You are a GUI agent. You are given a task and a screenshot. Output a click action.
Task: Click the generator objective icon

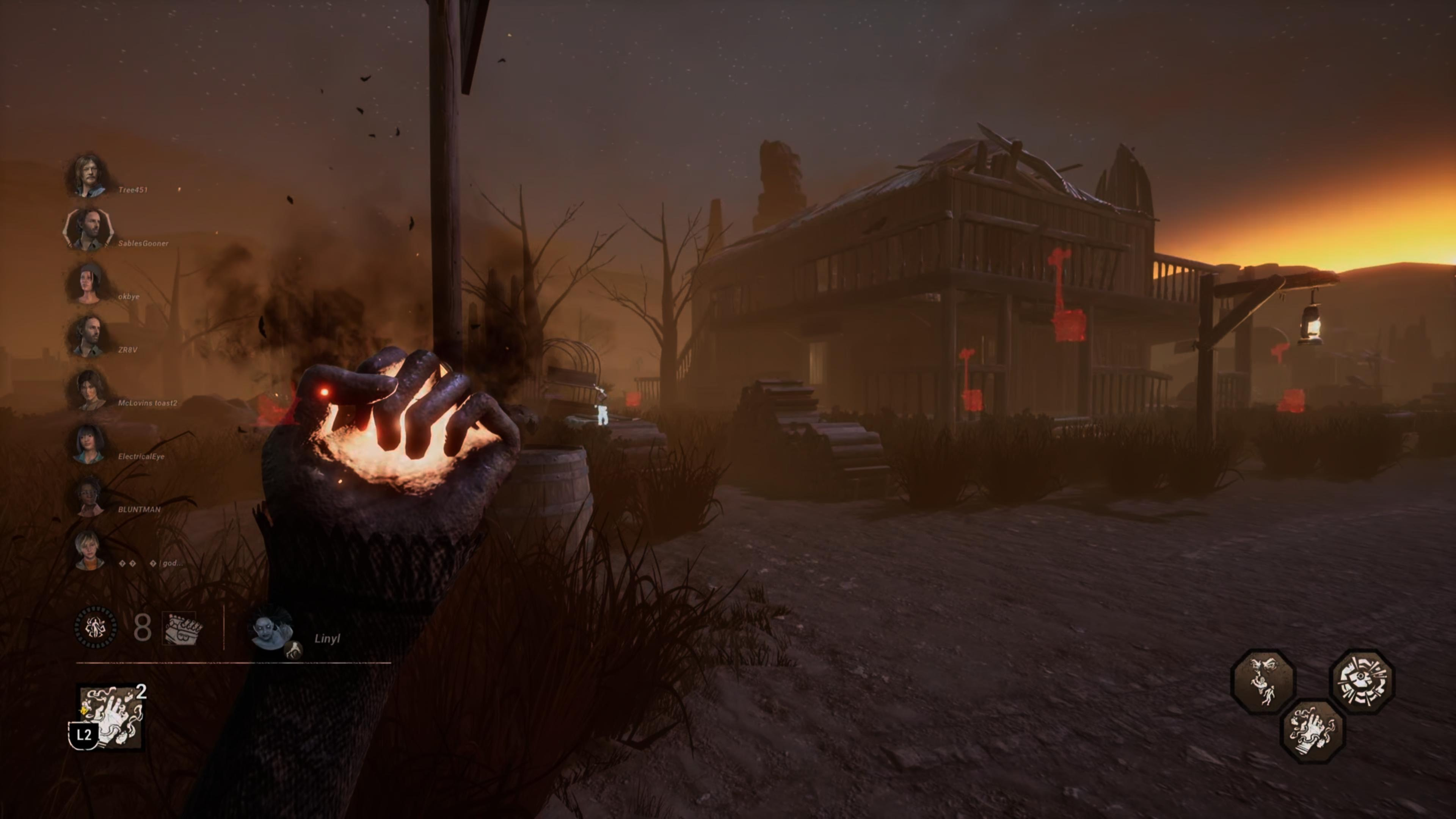[x=182, y=628]
